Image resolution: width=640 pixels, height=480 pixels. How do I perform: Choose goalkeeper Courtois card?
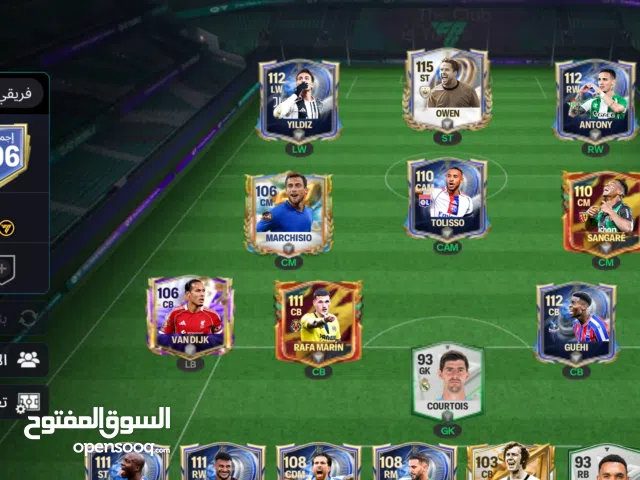[x=447, y=382]
